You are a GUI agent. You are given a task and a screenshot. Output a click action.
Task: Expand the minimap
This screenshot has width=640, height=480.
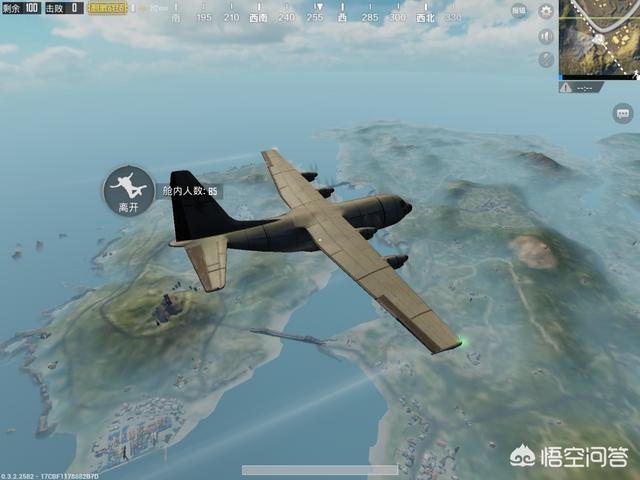tap(599, 39)
